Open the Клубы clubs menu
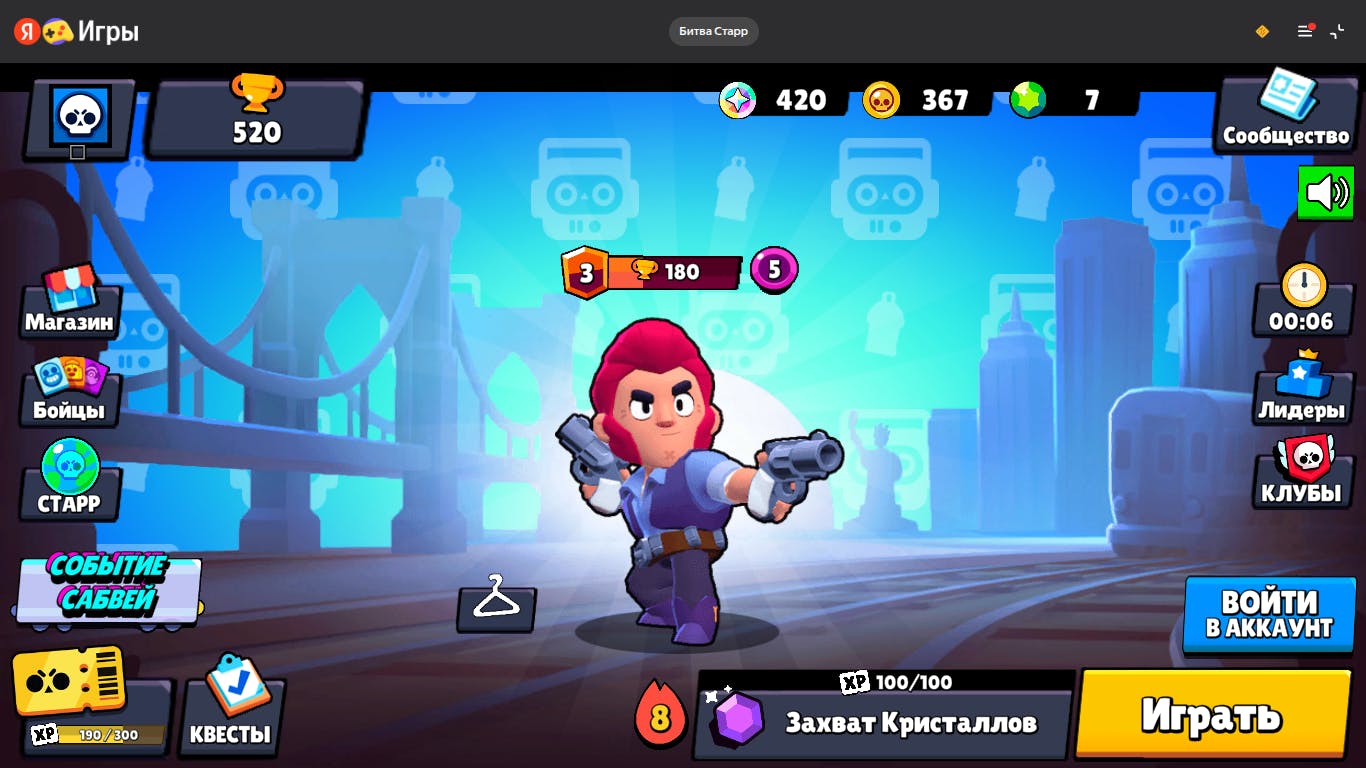This screenshot has height=768, width=1366. (1301, 472)
